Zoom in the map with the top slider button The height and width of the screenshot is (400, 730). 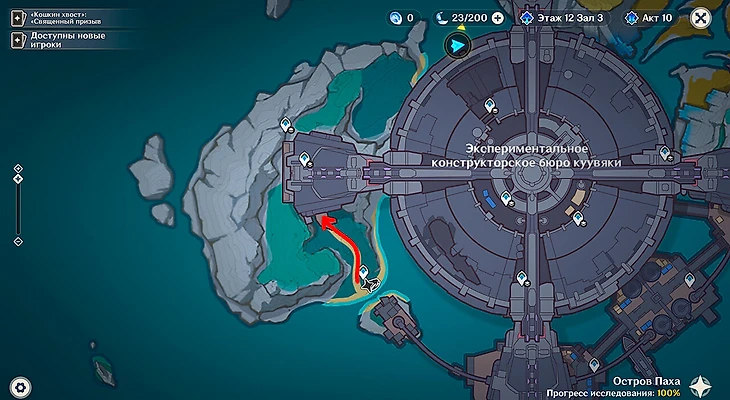point(17,168)
